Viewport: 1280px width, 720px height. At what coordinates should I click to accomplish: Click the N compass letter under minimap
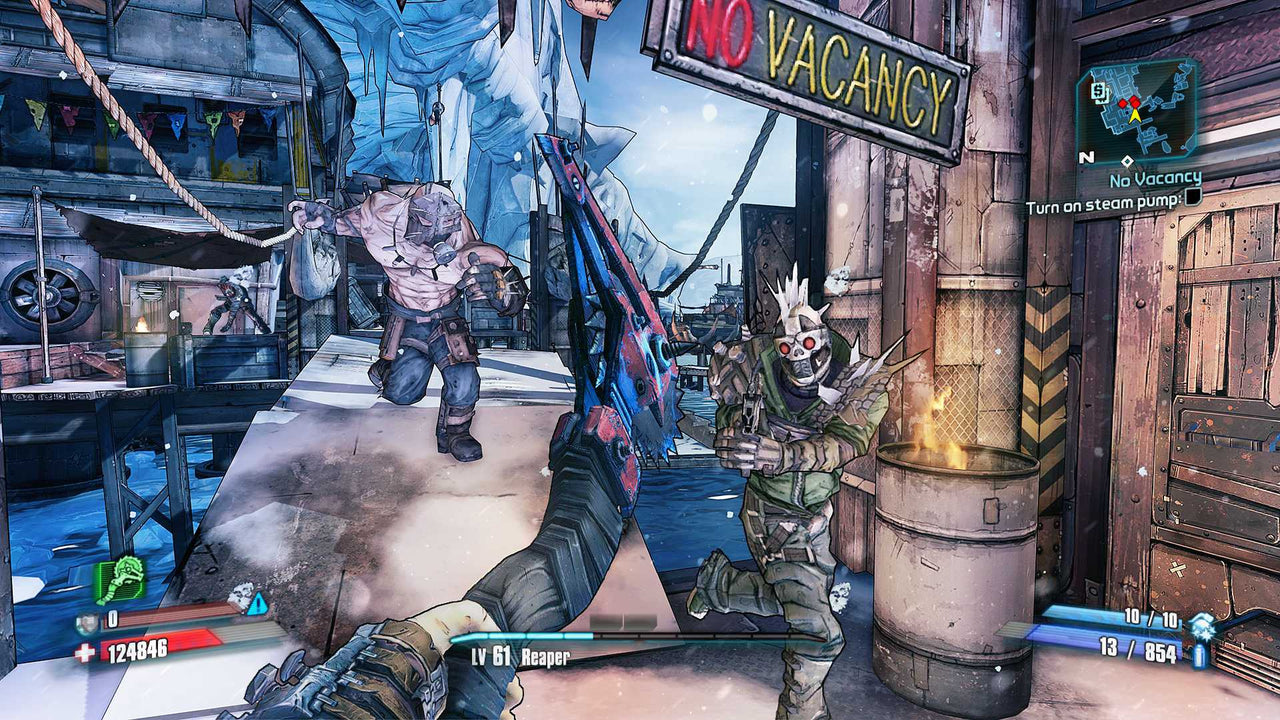click(1085, 157)
